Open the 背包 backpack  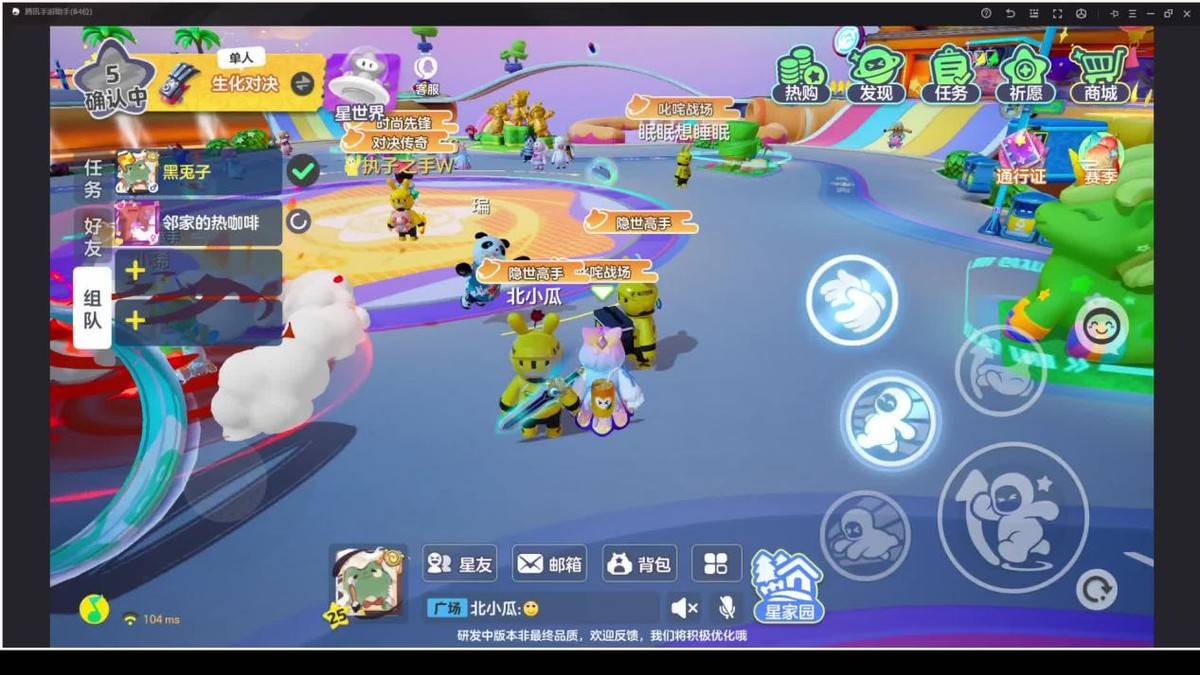pyautogui.click(x=639, y=564)
